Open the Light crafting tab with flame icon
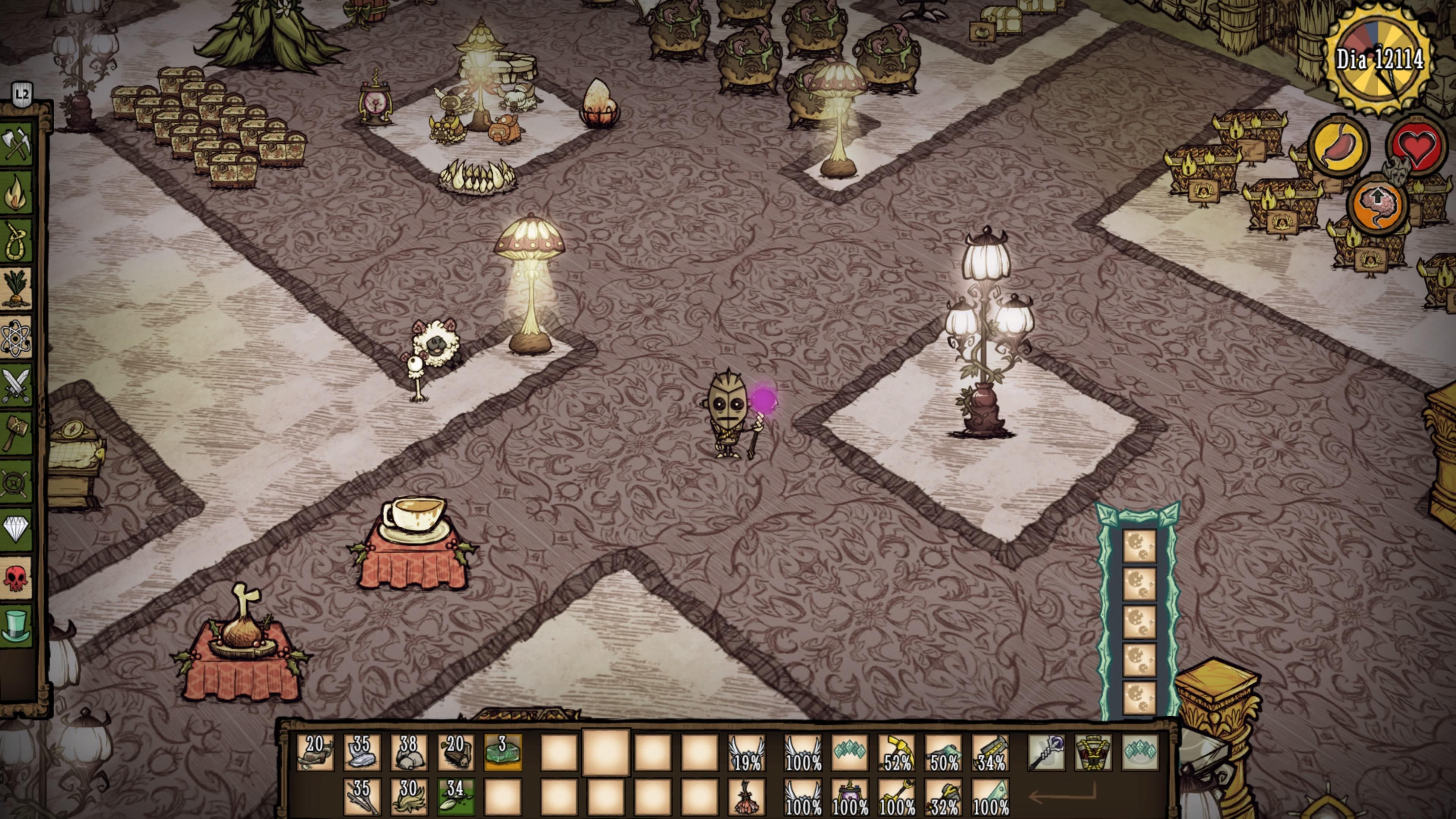This screenshot has width=1456, height=819. (x=16, y=192)
